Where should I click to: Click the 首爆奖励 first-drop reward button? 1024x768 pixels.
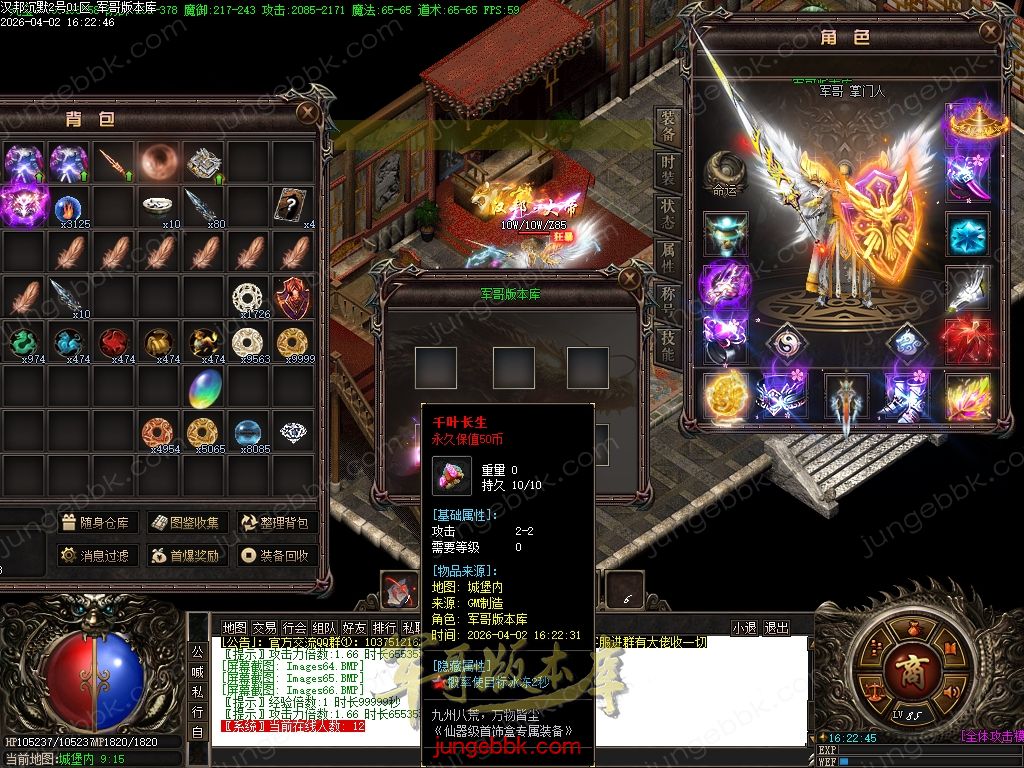point(186,555)
